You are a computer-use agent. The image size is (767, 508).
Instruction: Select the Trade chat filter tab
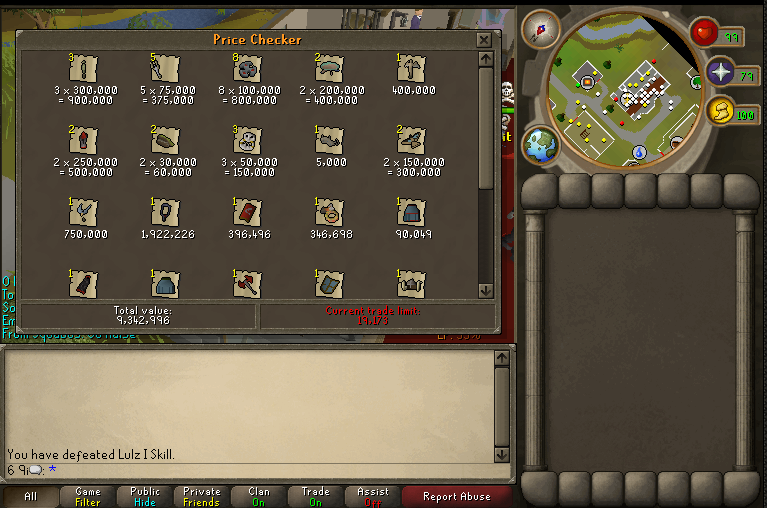316,496
